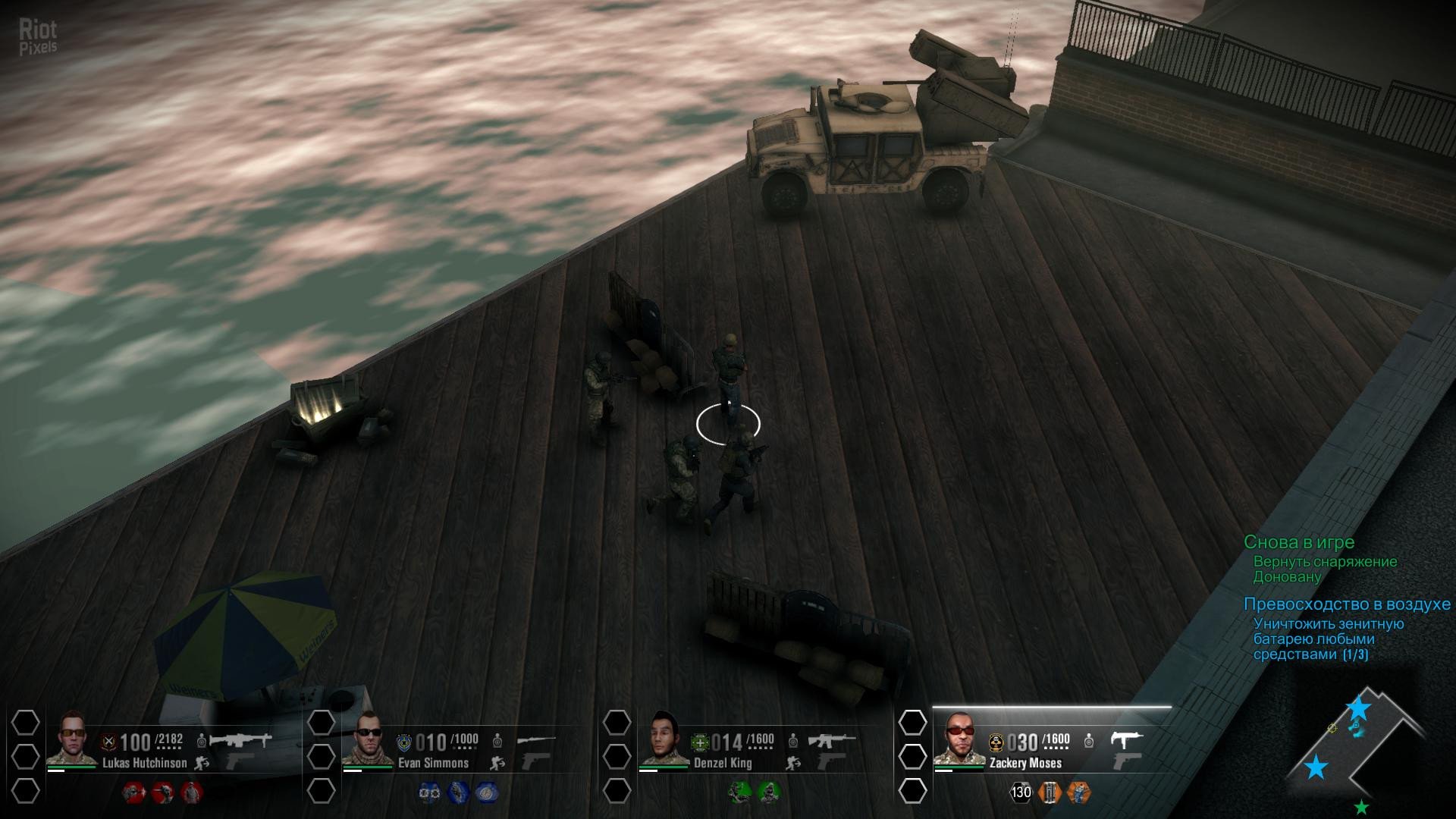This screenshot has height=819, width=1456.
Task: Switch Lukas Hutchinson to his machine gun
Action: tap(240, 739)
